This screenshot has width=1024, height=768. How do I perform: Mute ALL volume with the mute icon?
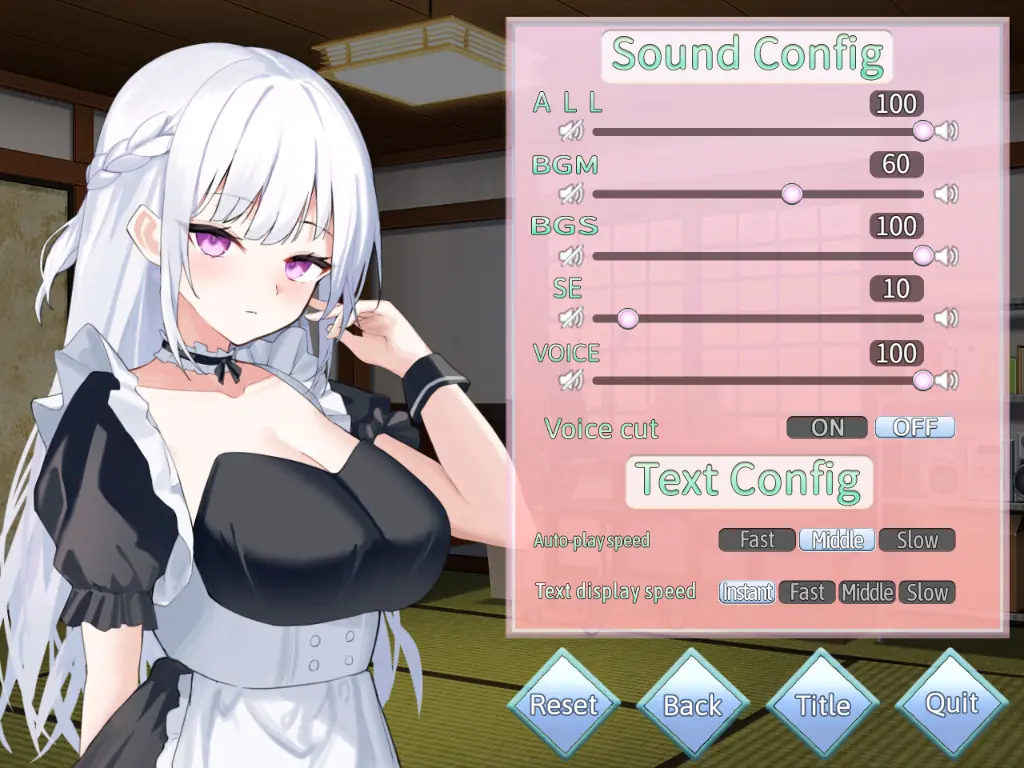tap(571, 131)
